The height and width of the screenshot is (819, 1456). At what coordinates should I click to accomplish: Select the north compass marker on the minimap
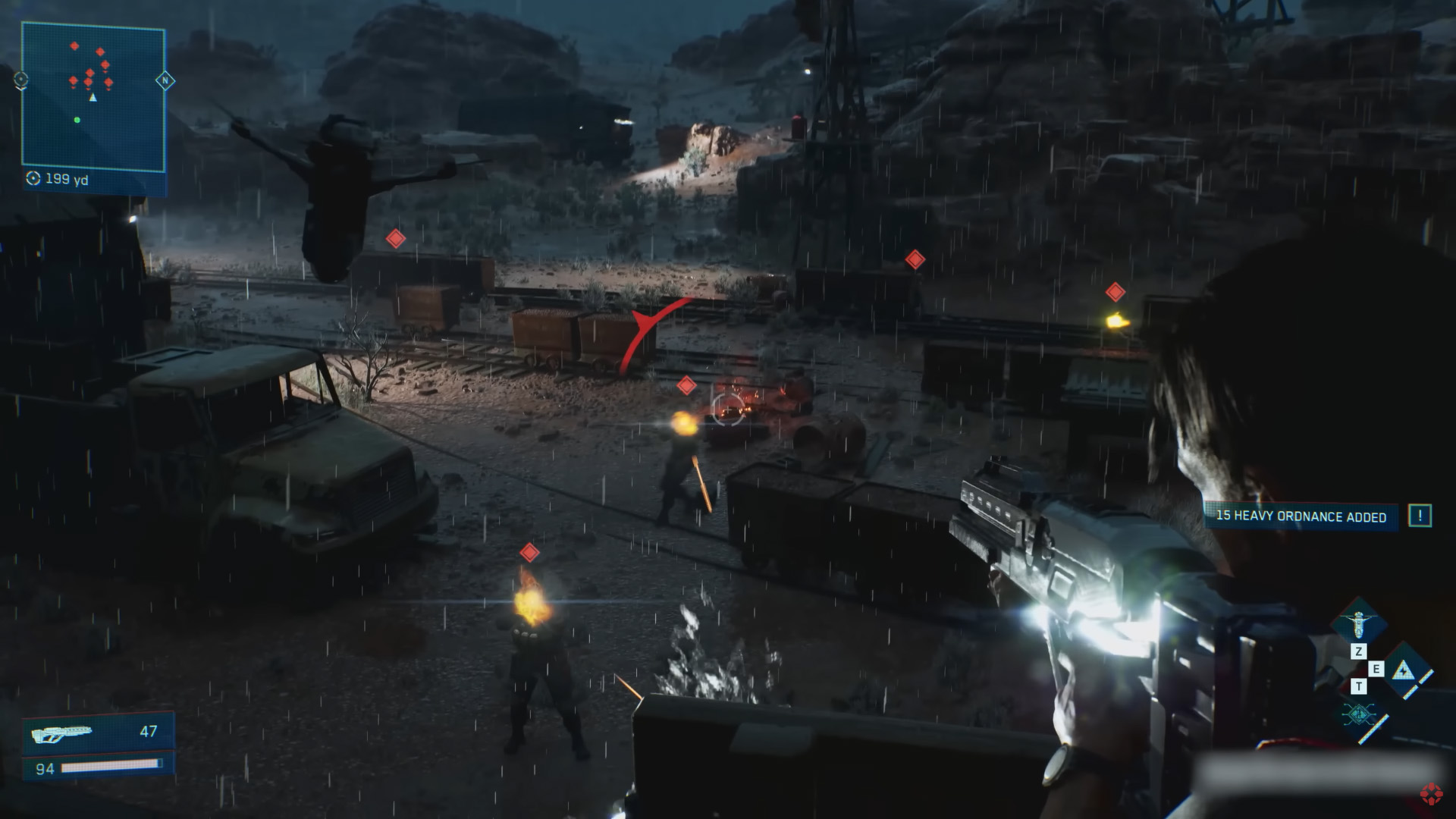pyautogui.click(x=165, y=80)
